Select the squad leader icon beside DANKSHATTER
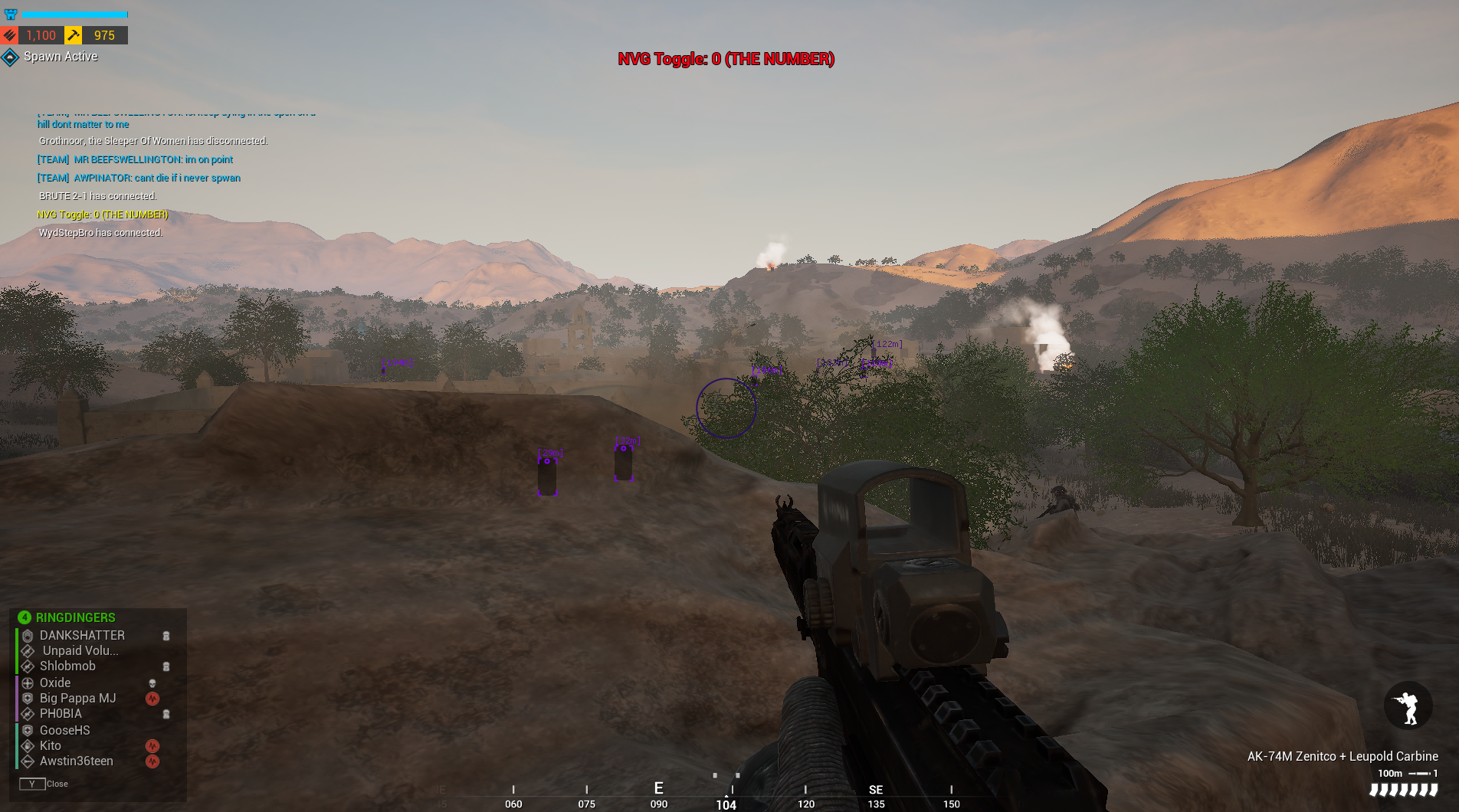The height and width of the screenshot is (812, 1459). (x=28, y=636)
